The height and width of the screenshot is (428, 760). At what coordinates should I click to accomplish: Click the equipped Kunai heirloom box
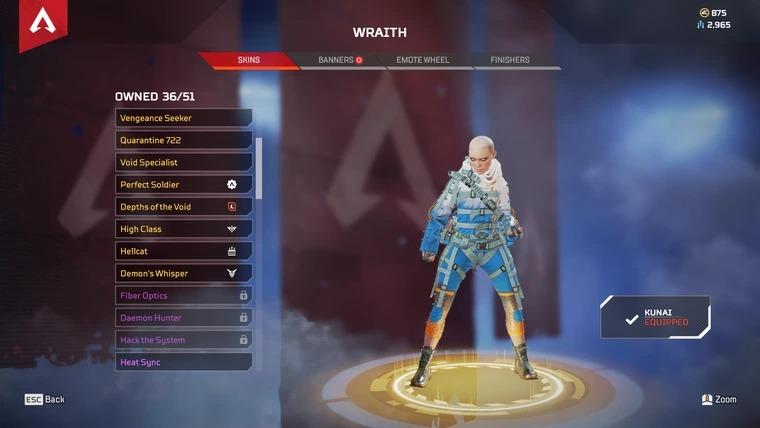[656, 317]
